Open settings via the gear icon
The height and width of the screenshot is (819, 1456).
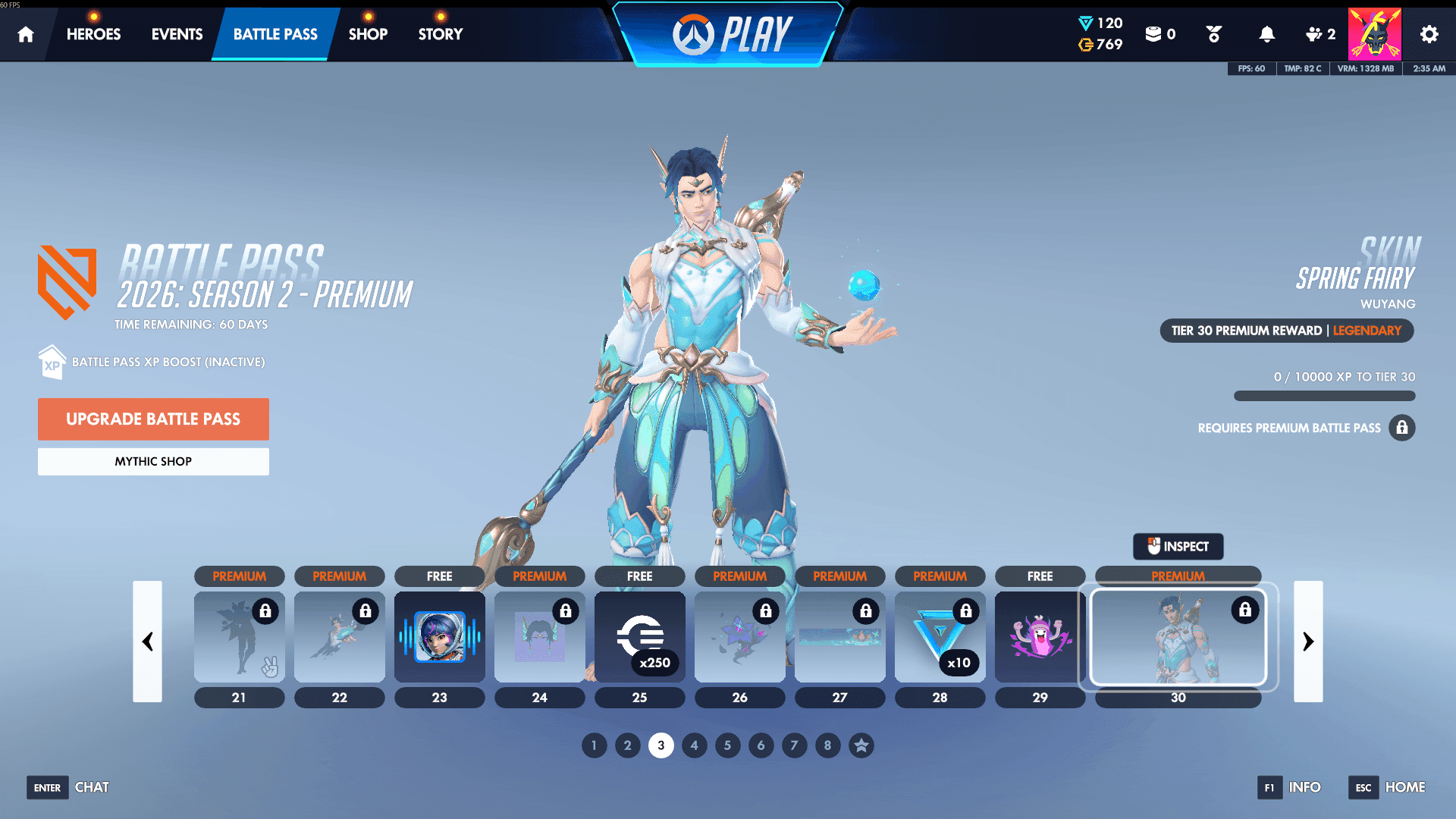pyautogui.click(x=1429, y=33)
